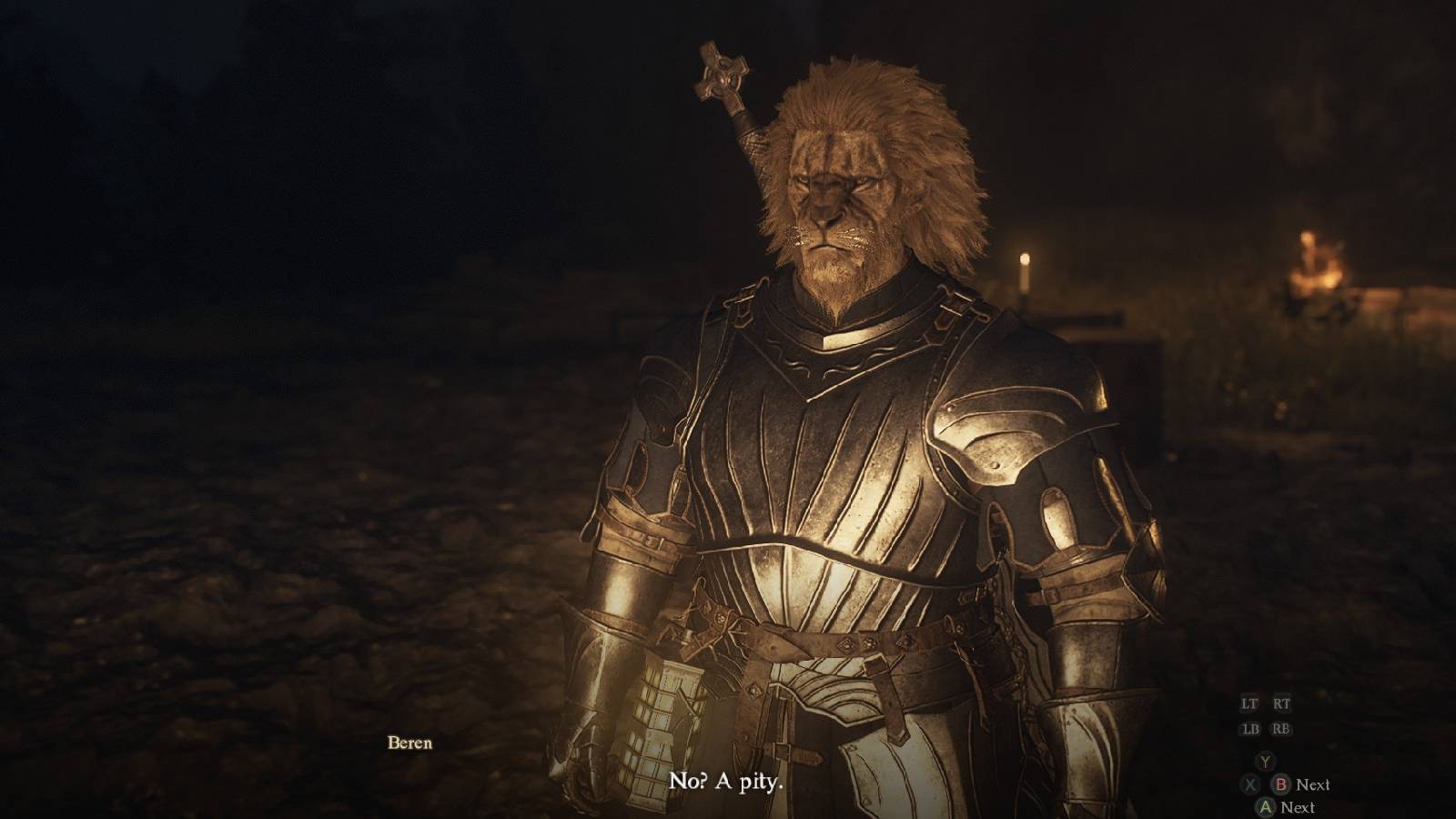1456x819 pixels.
Task: Select the RT trigger prompt icon
Action: coord(1283,704)
